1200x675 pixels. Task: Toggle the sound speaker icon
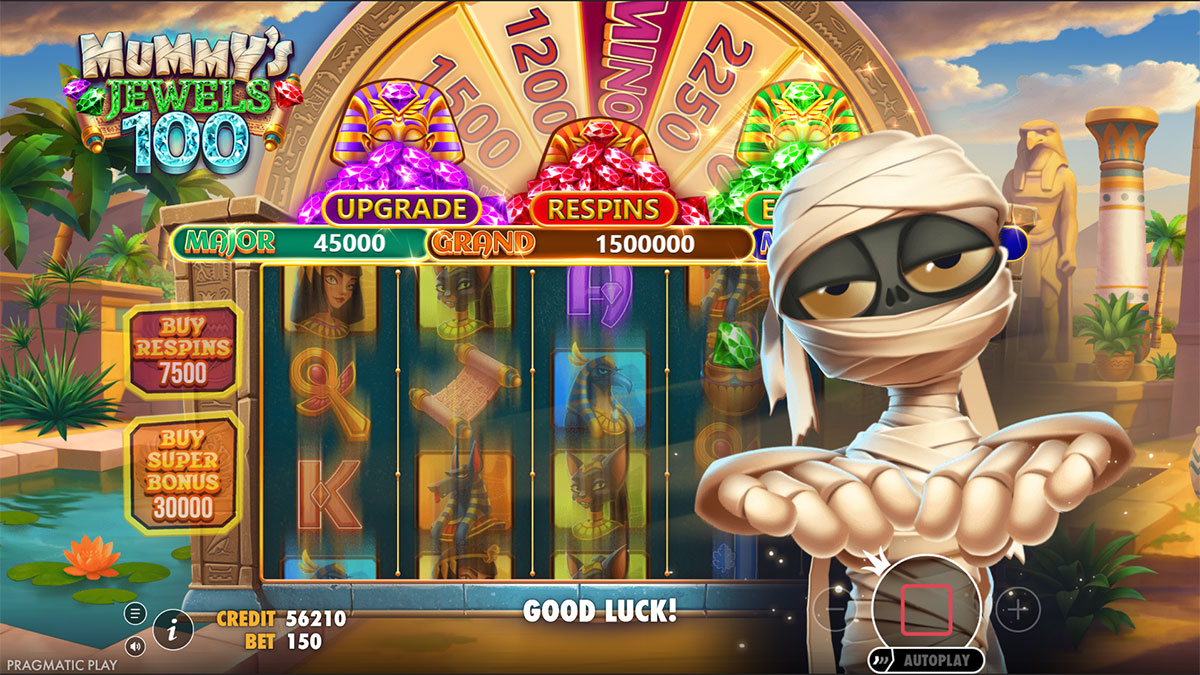point(136,645)
